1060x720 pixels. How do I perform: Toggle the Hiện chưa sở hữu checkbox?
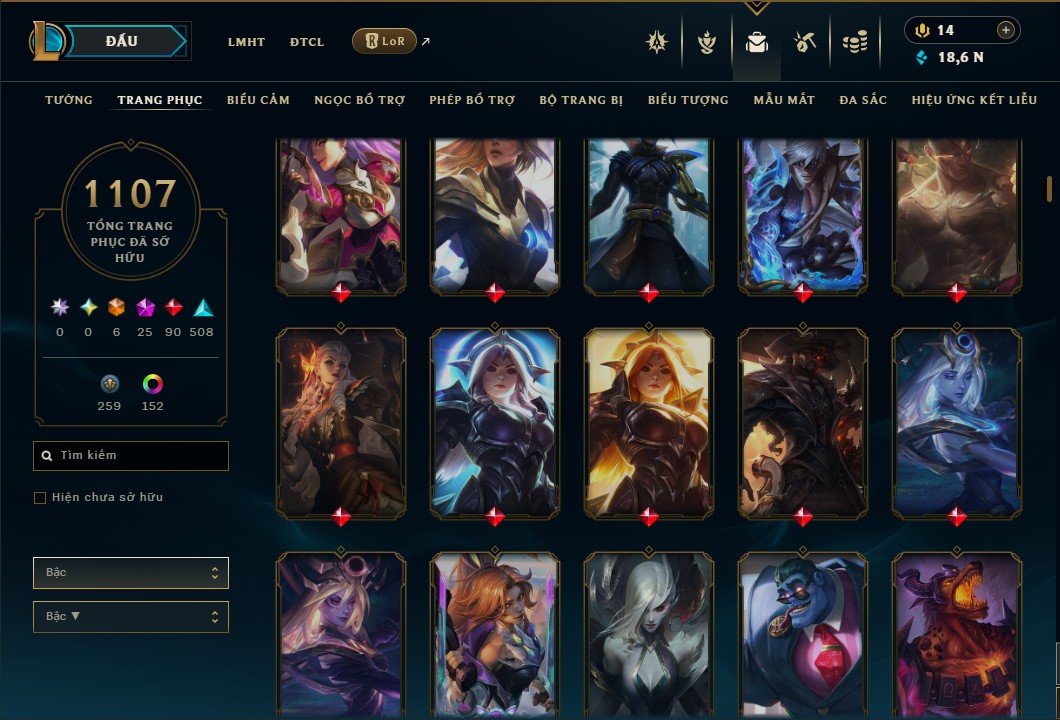[x=40, y=498]
